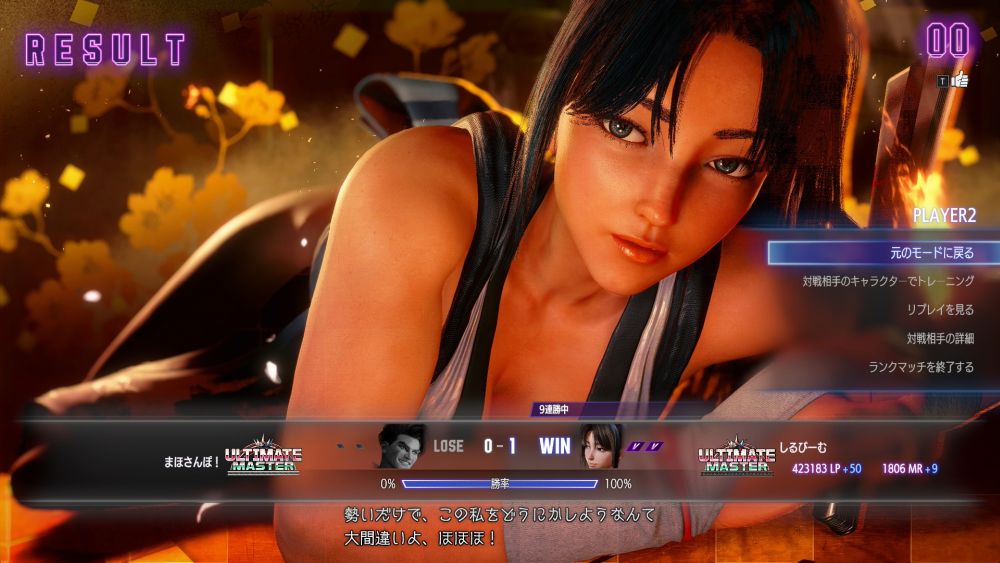
Task: Open リプレイを見る to watch the replay
Action: pyautogui.click(x=939, y=310)
